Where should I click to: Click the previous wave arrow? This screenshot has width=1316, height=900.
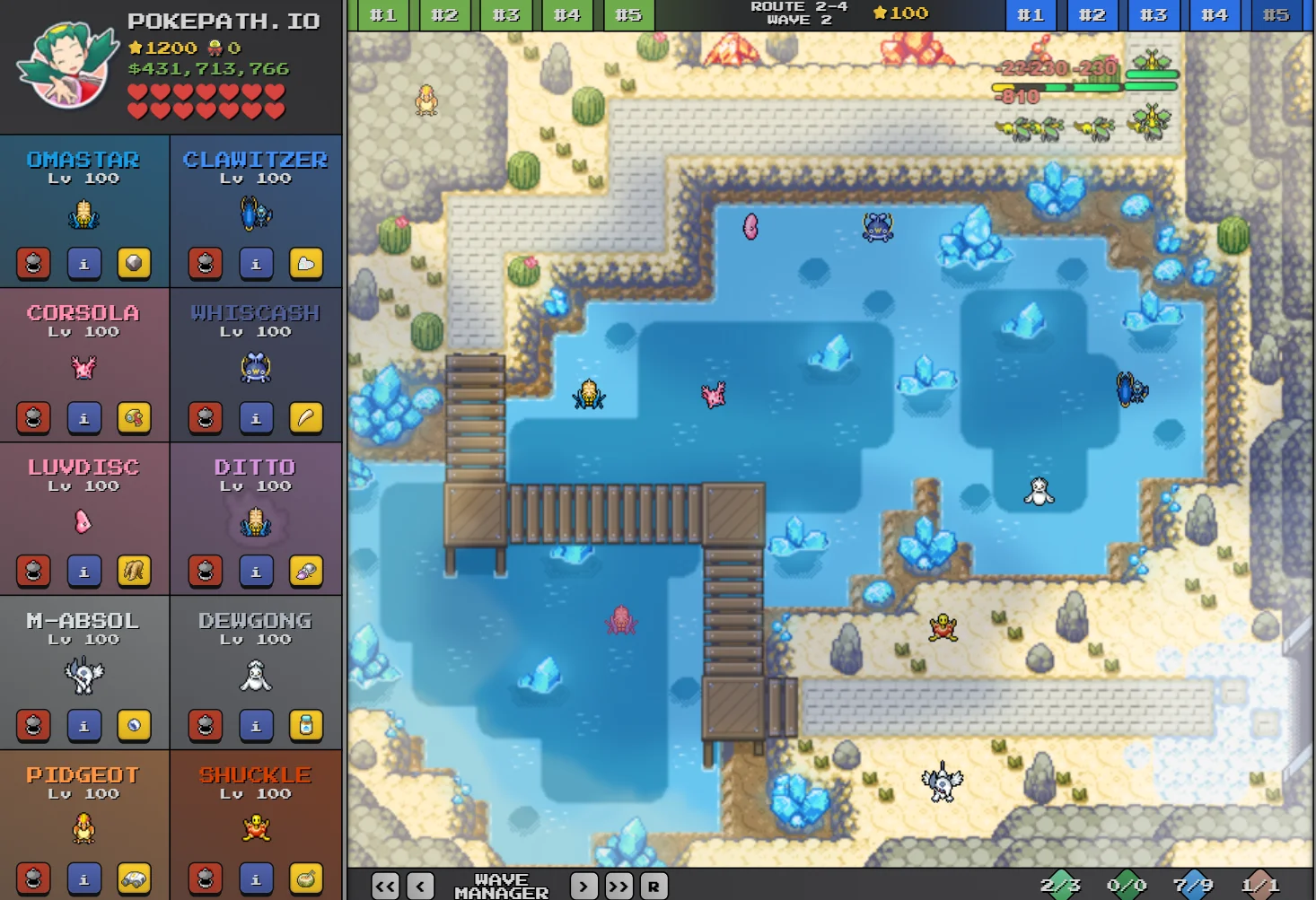tap(418, 886)
